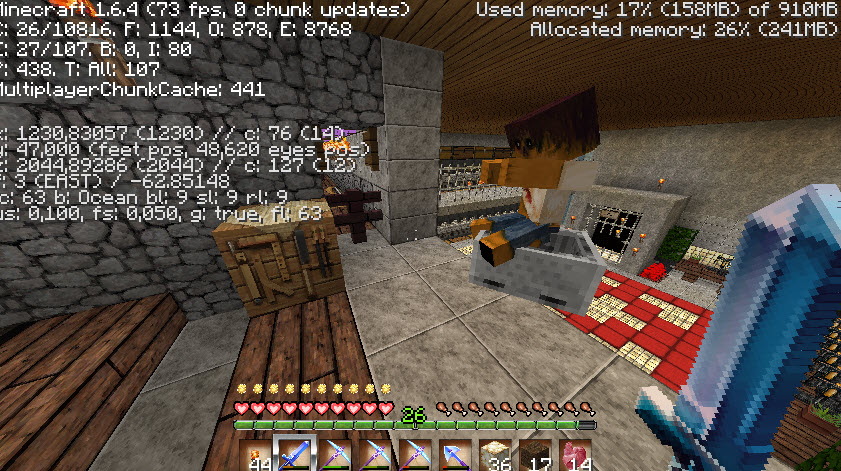The image size is (841, 471).
Task: Select the raw meat stack of 14
Action: [x=574, y=455]
